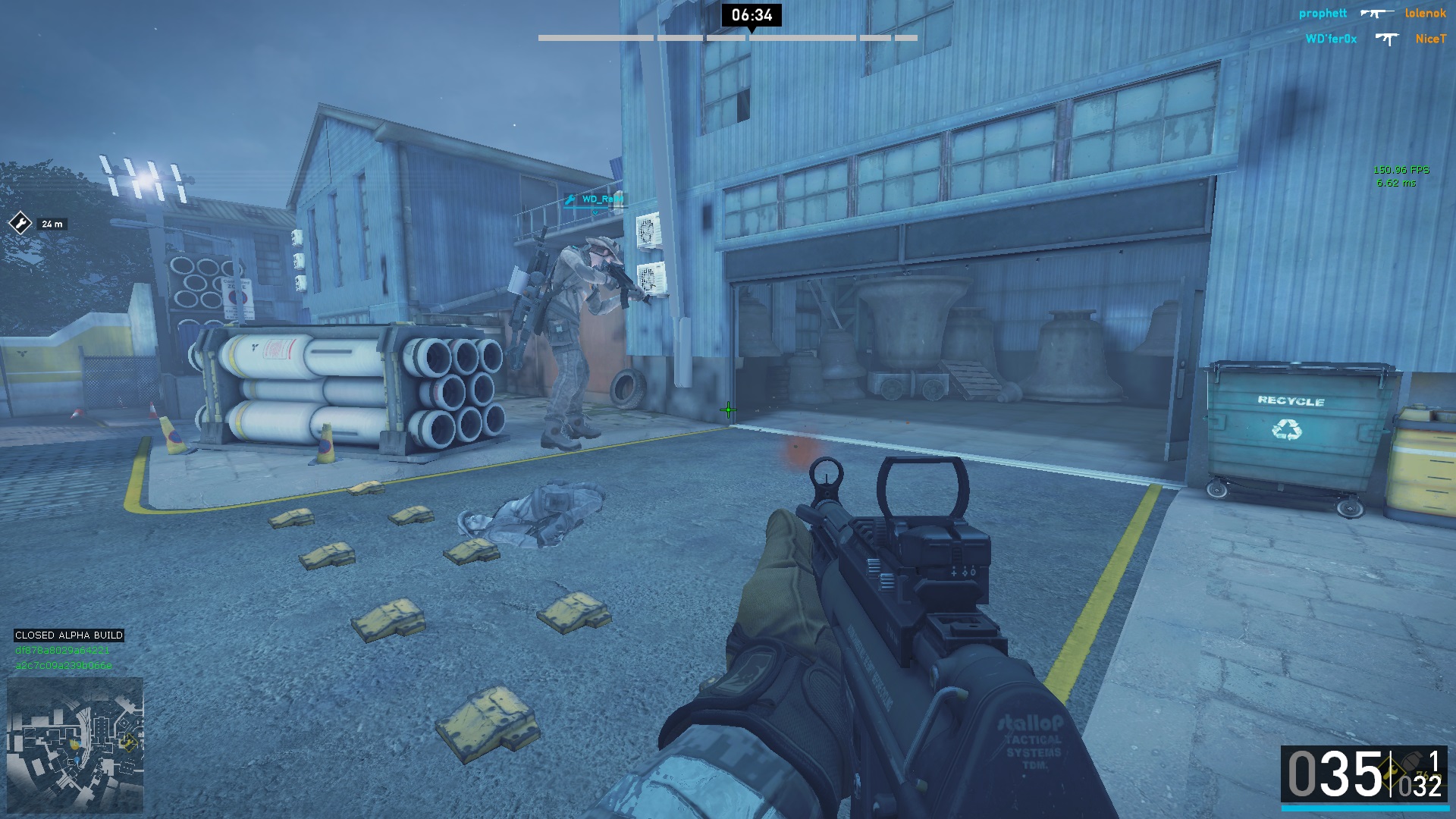The image size is (1456, 819).
Task: Open the minimap
Action: pos(75,745)
